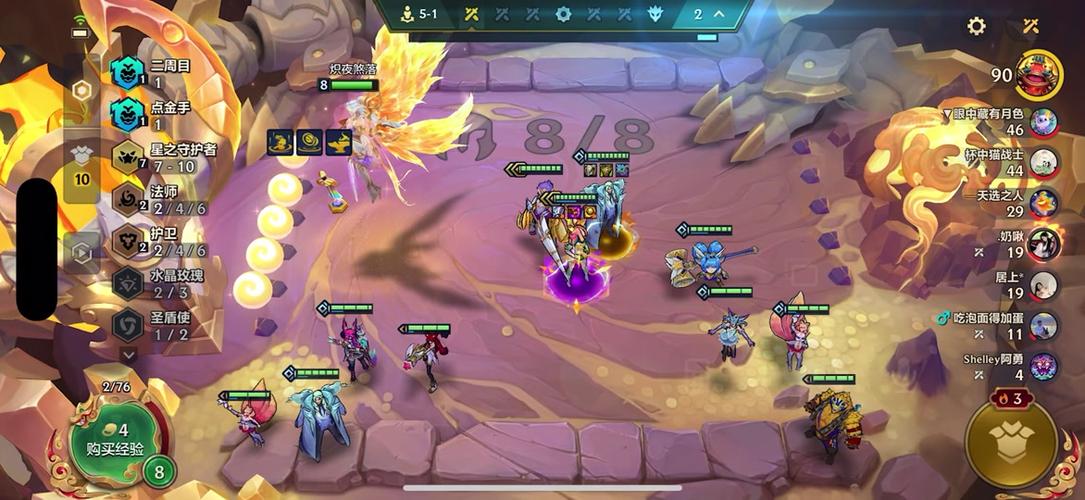This screenshot has width=1085, height=500.
Task: Select player 天选之人 in the scoreboard
Action: (x=1043, y=203)
